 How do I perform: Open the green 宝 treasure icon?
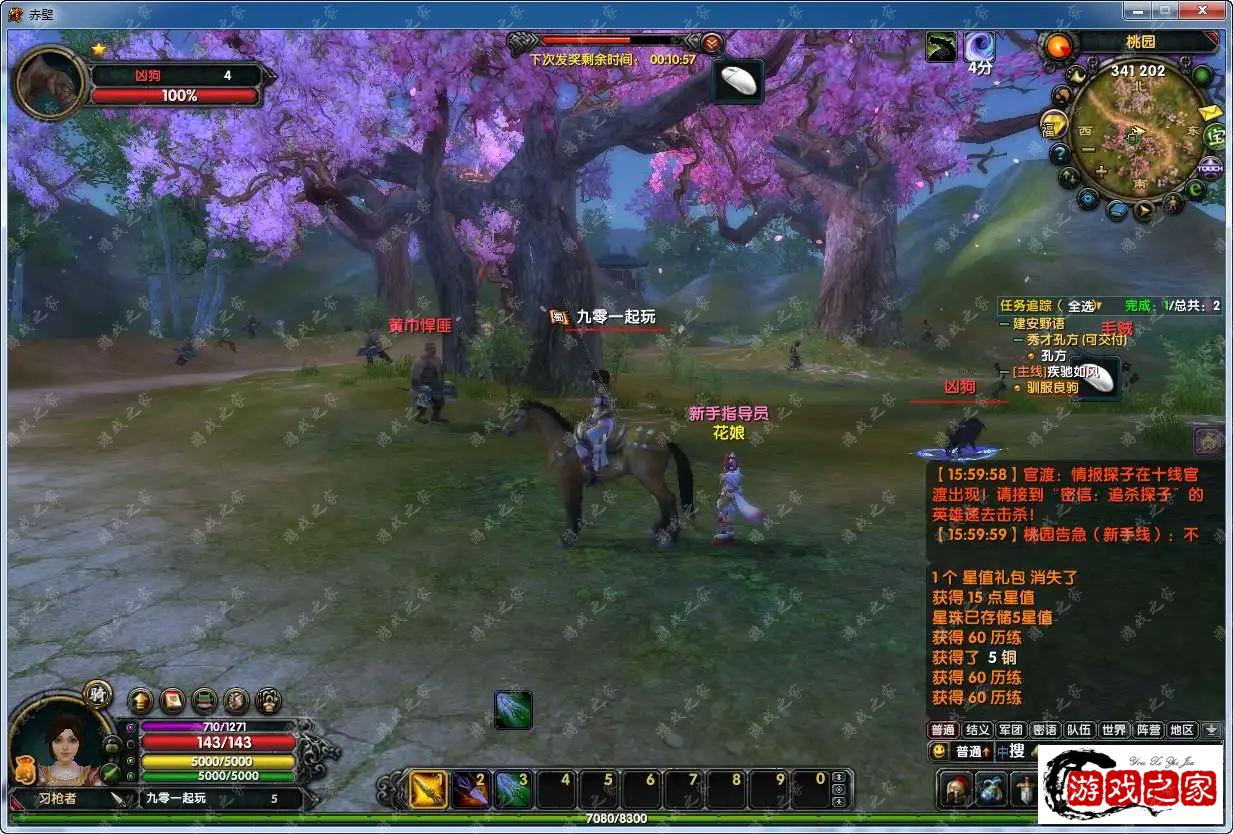1216,136
